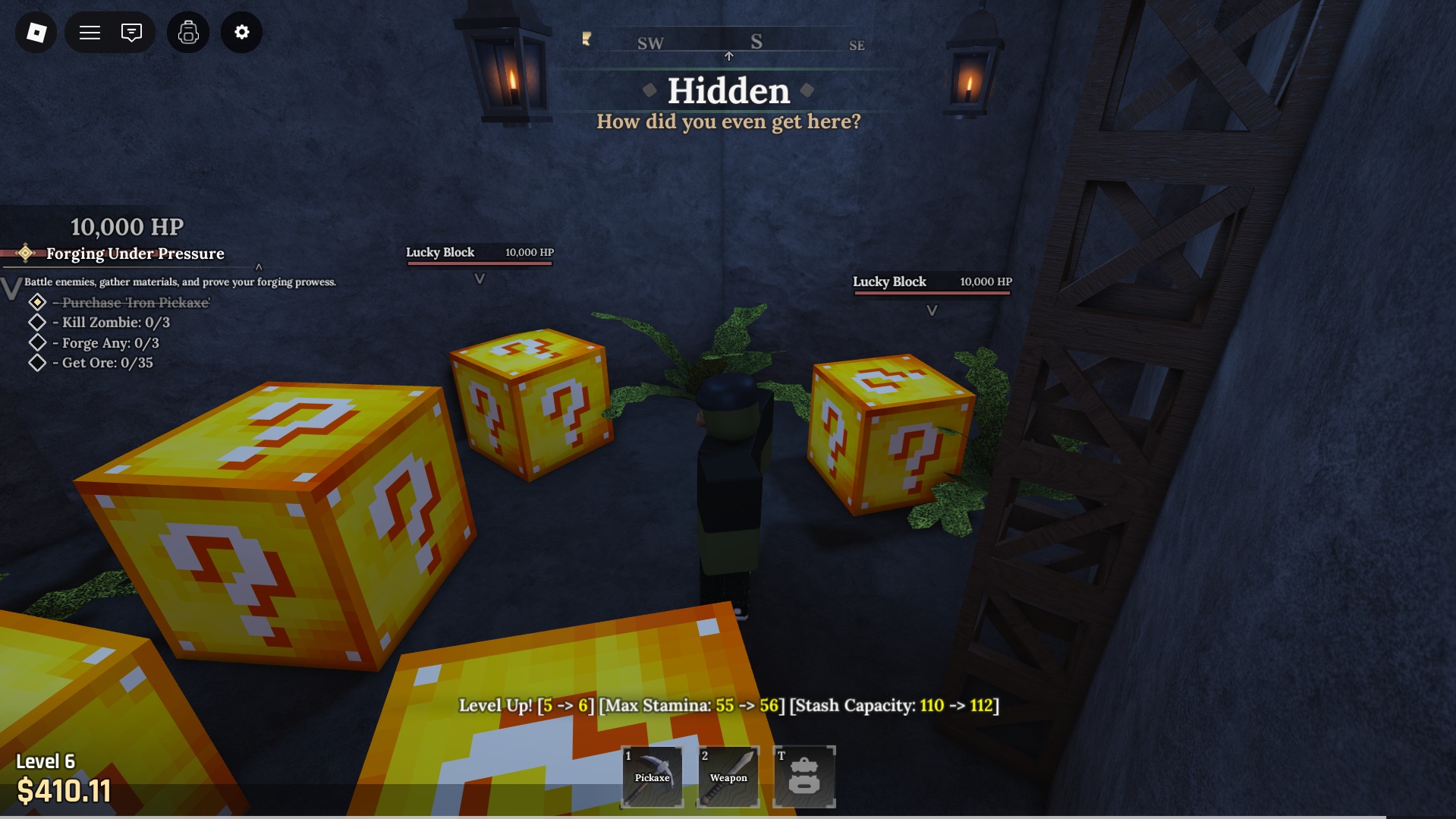This screenshot has height=819, width=1456.
Task: Click the 'Hidden' area title banner
Action: click(728, 92)
